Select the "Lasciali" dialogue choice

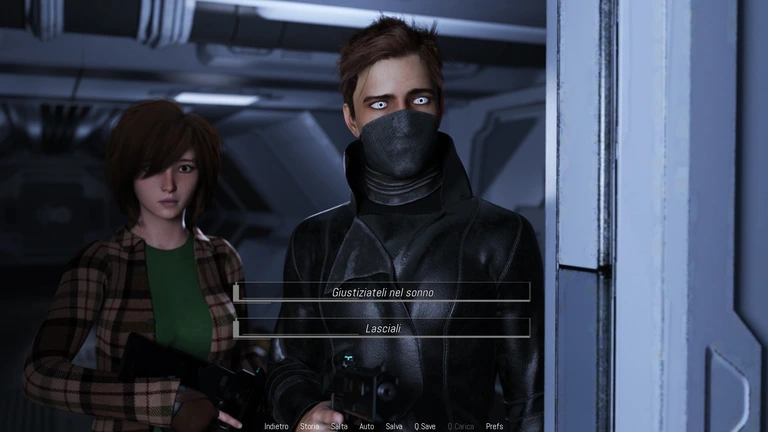(x=382, y=328)
